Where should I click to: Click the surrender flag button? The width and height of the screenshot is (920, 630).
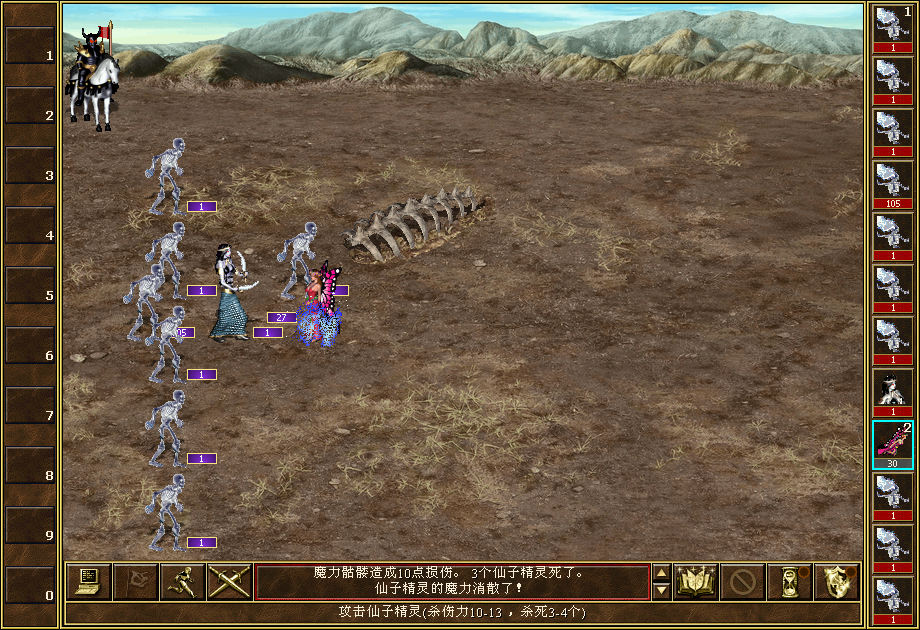pyautogui.click(x=135, y=582)
